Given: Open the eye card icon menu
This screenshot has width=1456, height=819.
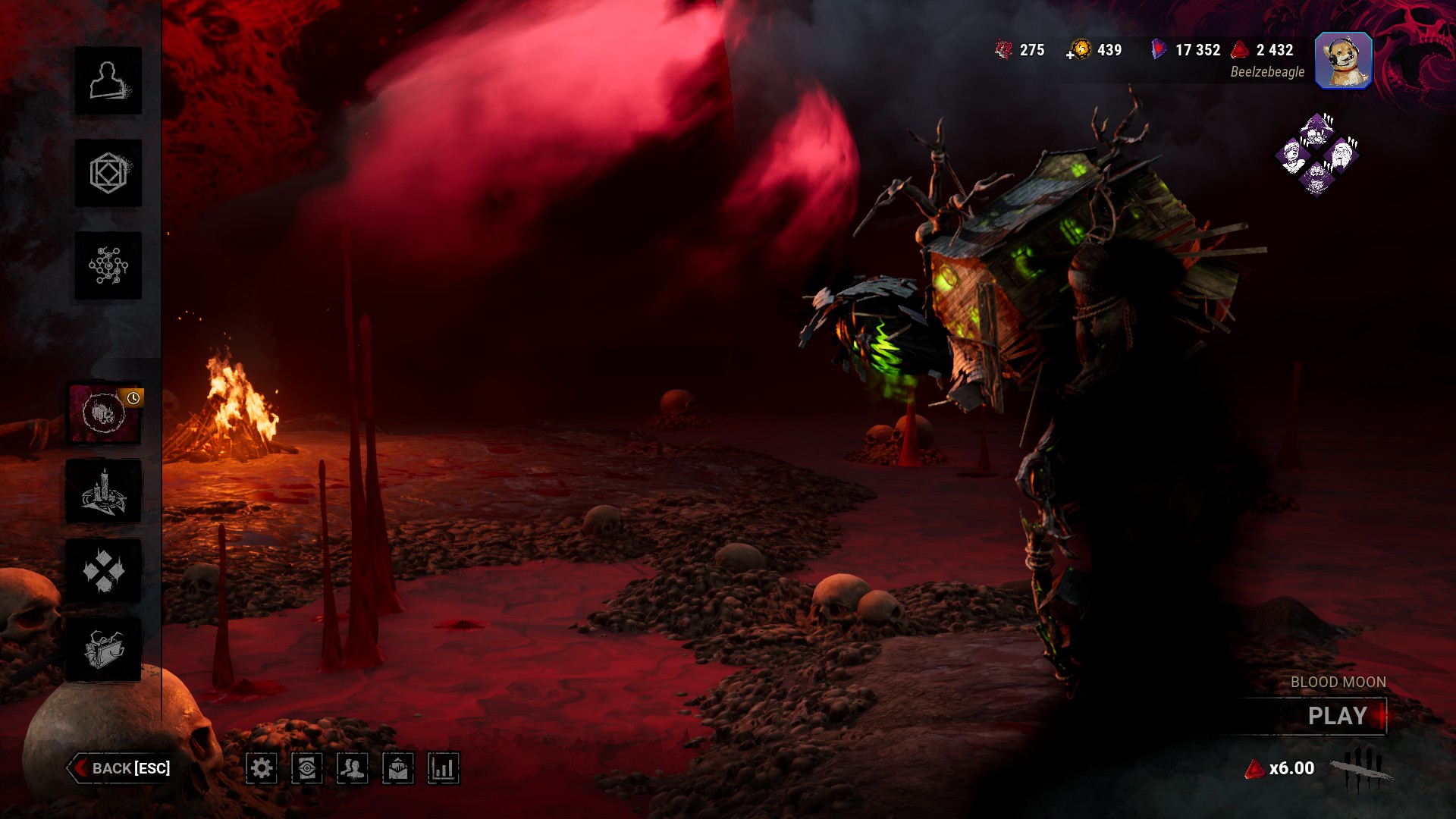Looking at the screenshot, I should pos(307,768).
